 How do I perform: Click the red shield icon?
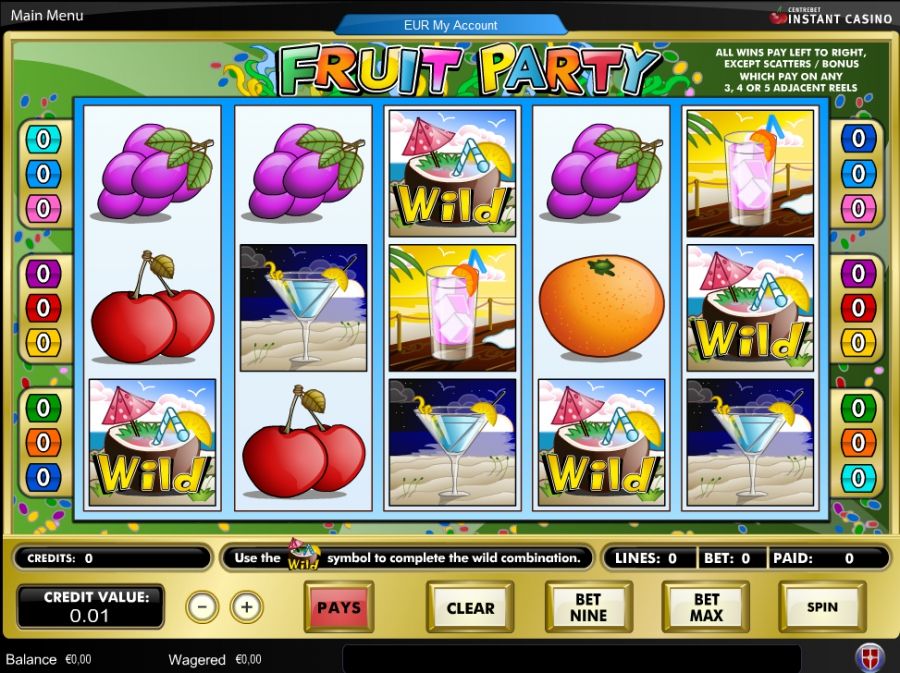[869, 658]
